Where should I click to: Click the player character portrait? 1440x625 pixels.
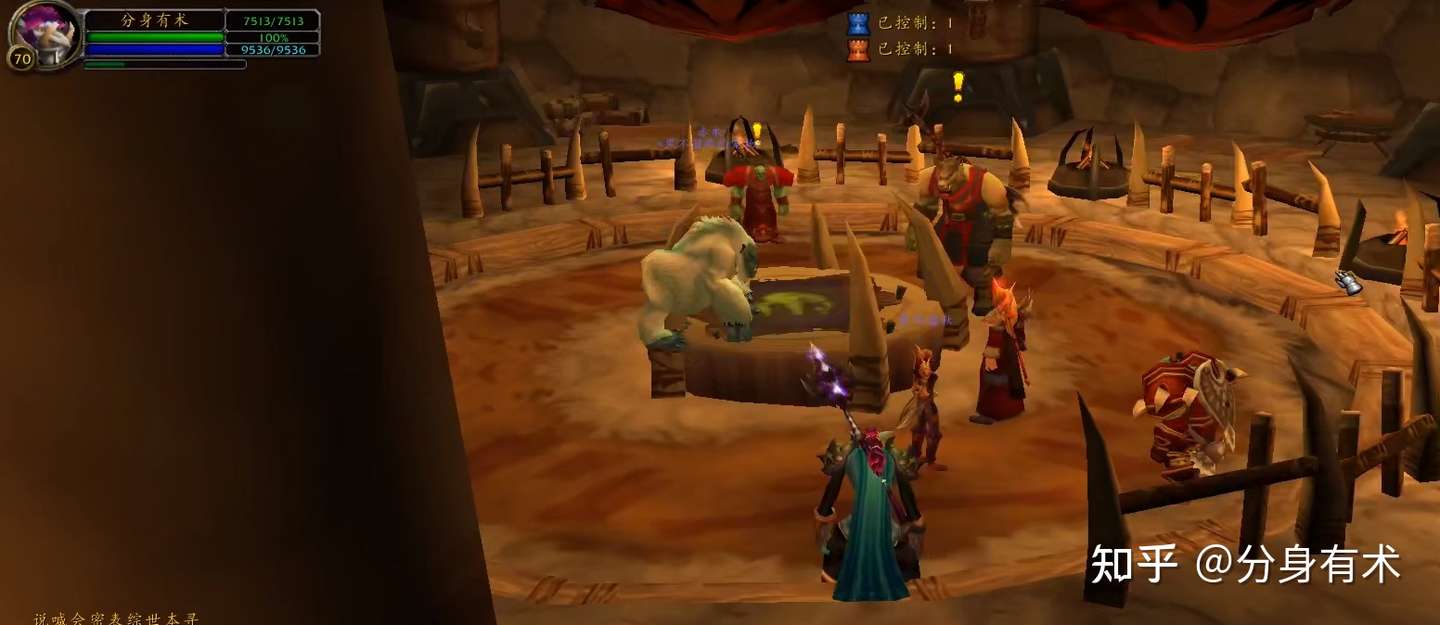45,28
